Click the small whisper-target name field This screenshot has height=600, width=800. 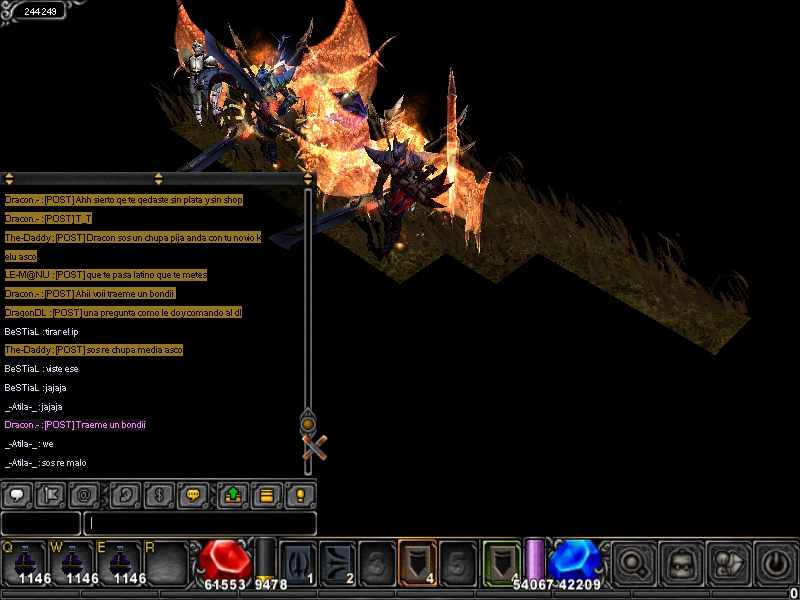click(40, 523)
